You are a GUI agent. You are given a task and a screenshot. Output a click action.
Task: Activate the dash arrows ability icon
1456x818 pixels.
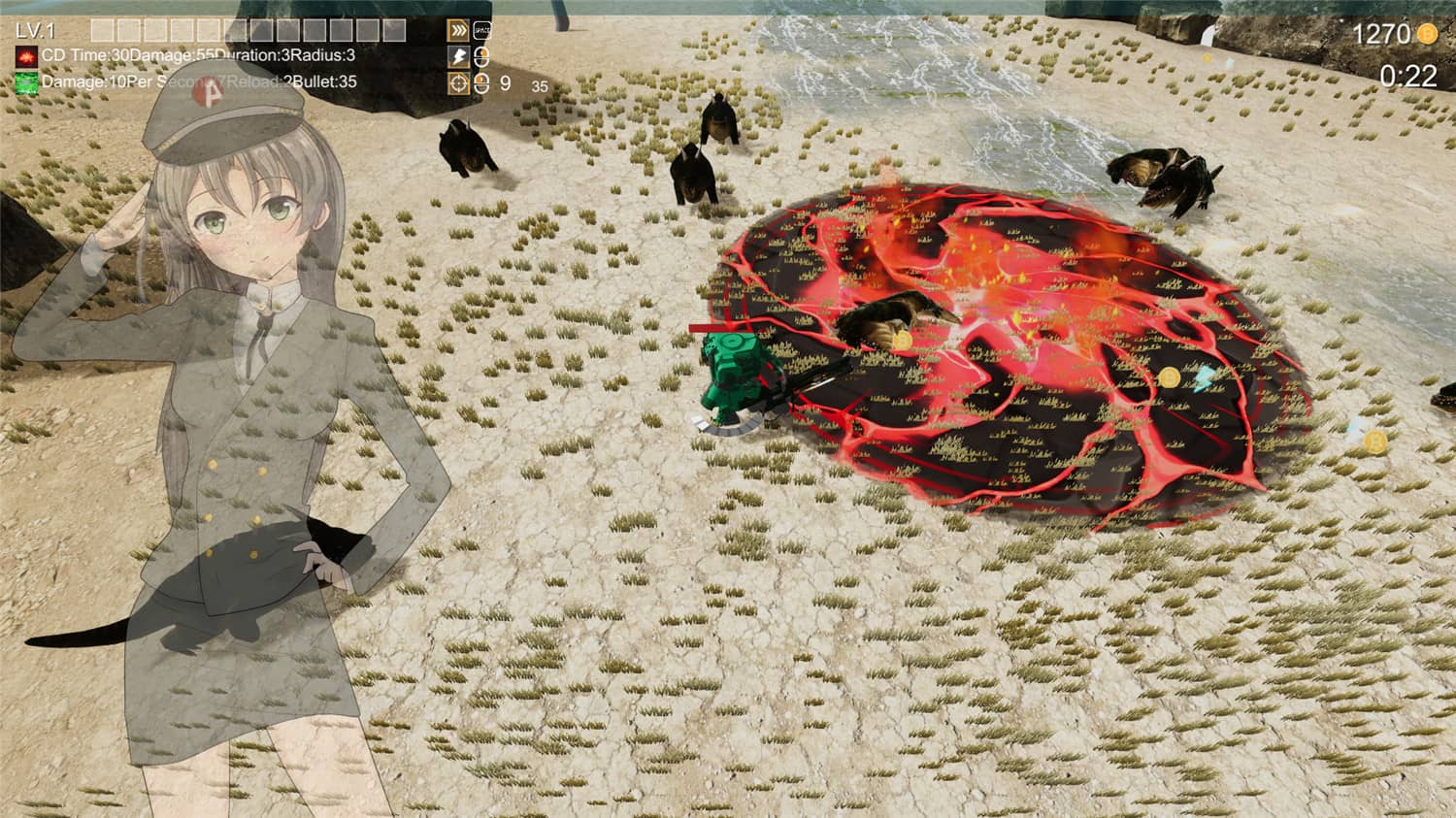tap(457, 31)
